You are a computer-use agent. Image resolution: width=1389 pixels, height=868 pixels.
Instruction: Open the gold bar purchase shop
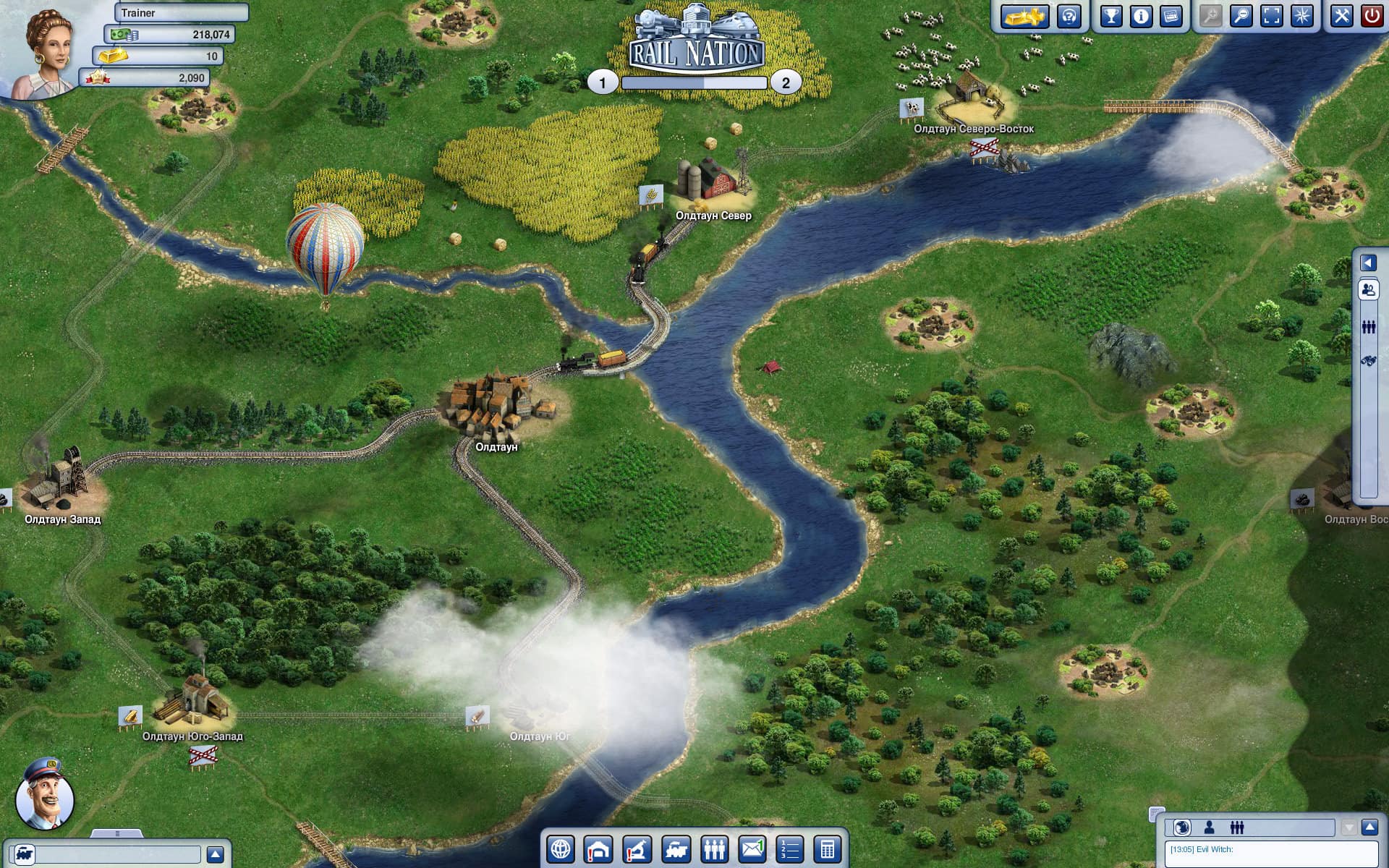point(1025,17)
